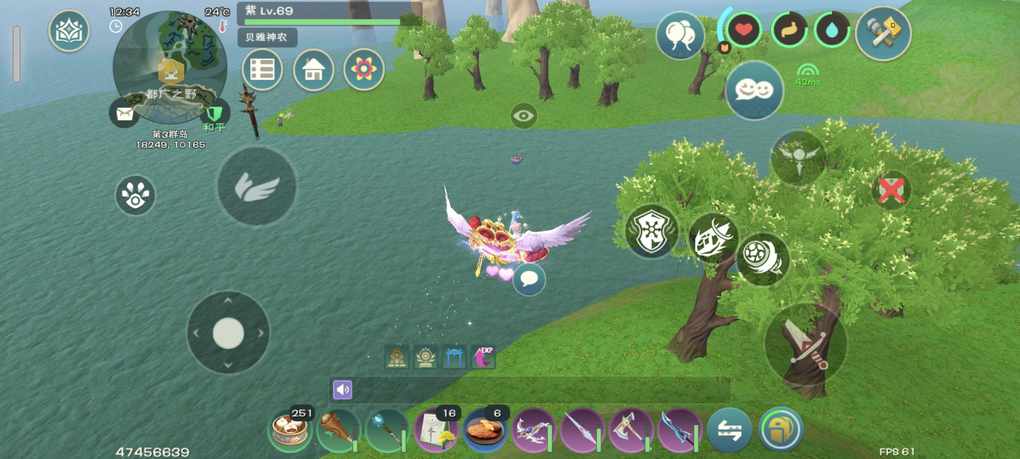Tap the paw-and-eye pet button
1020x459 pixels.
(x=135, y=195)
